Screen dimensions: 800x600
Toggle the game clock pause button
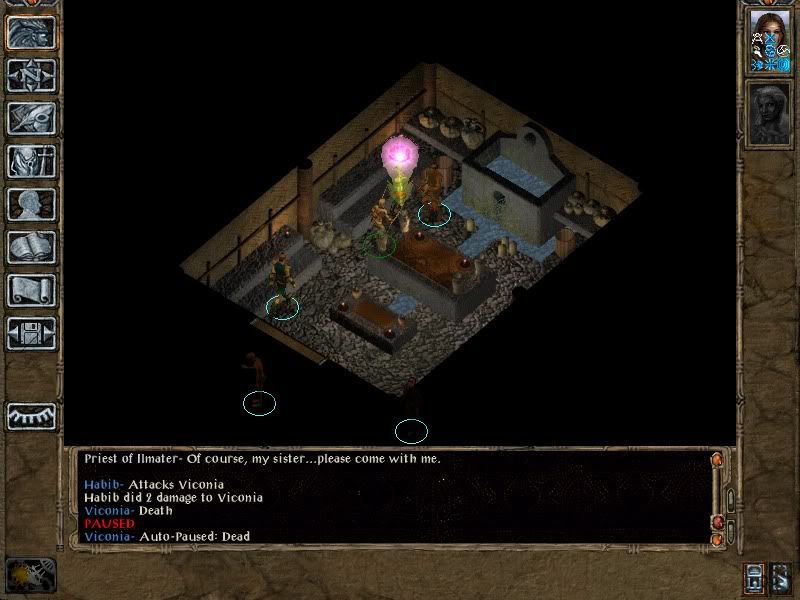(x=30, y=573)
